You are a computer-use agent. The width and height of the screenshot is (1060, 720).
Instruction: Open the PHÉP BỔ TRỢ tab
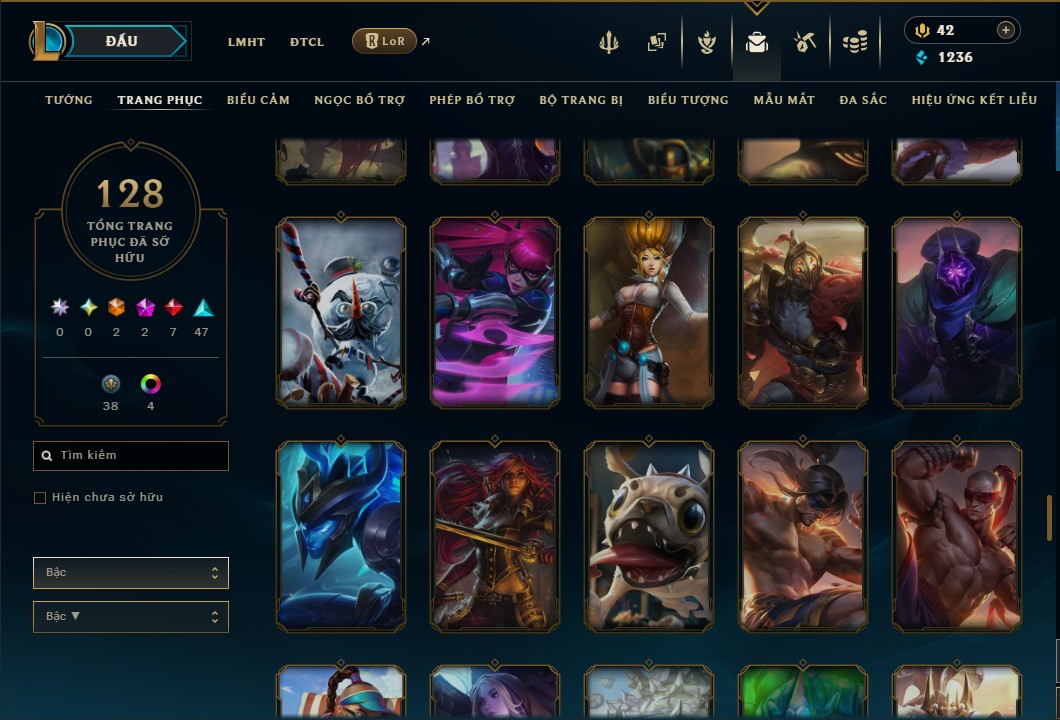tap(472, 100)
